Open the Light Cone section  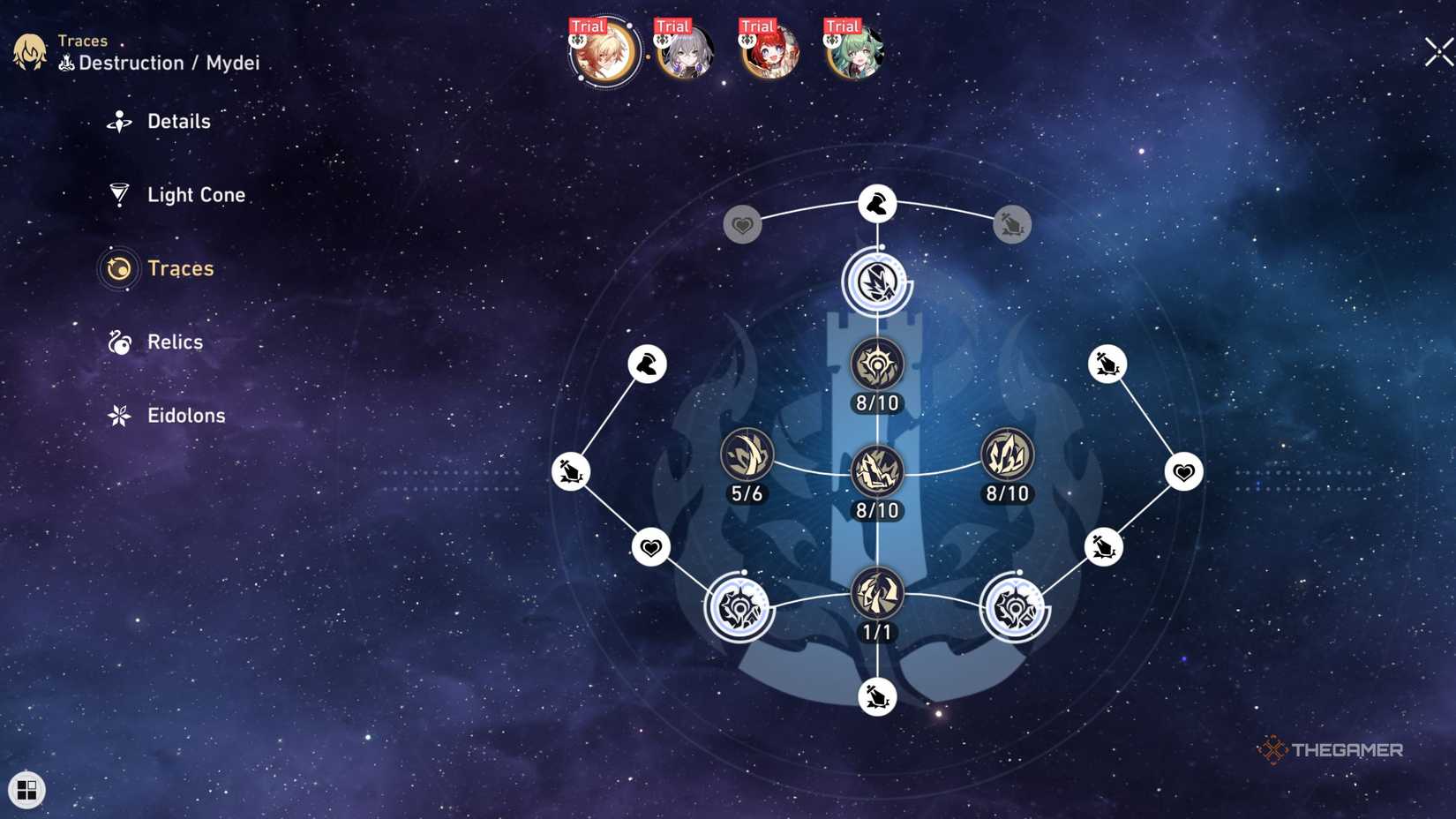pos(197,194)
